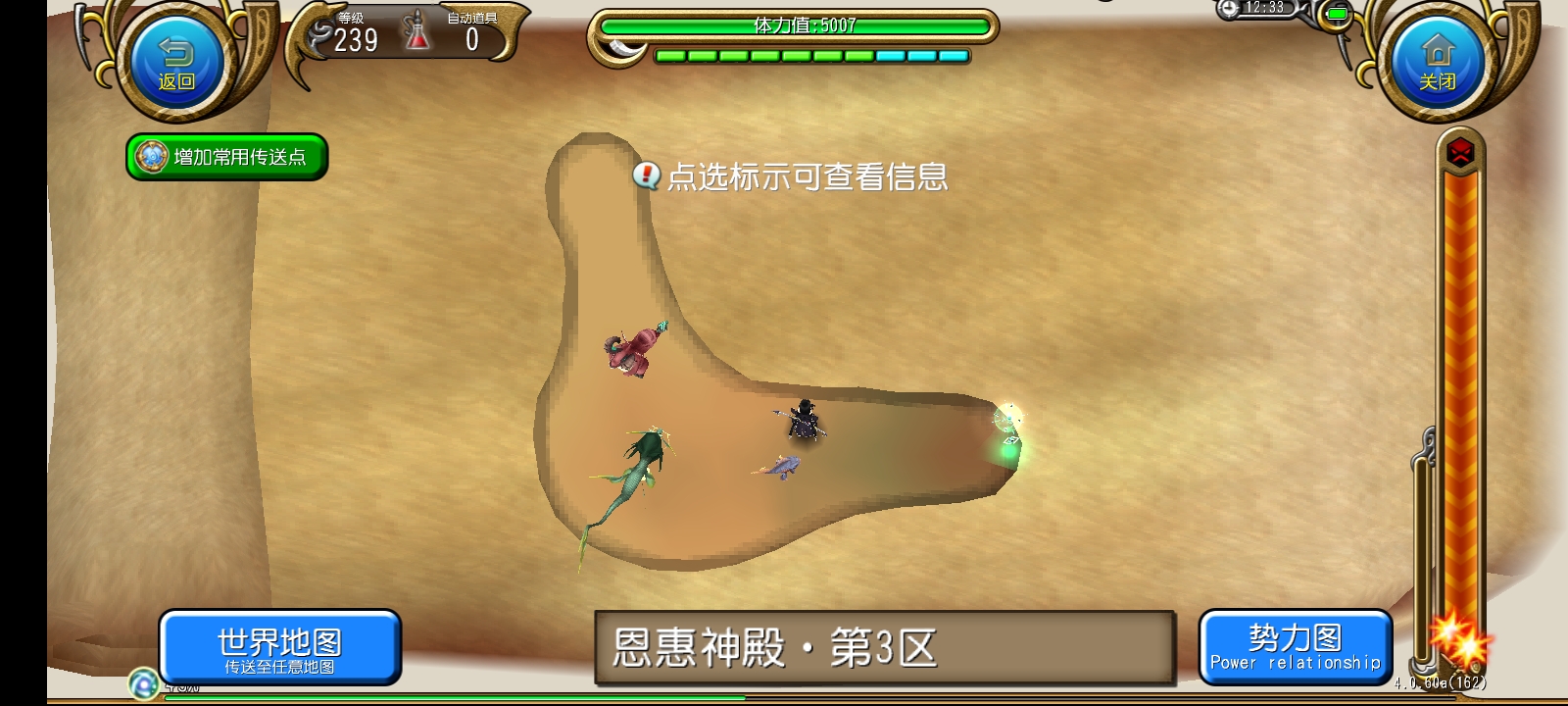The image size is (1568, 706).
Task: Click the red gem atop the orange gauge
Action: pos(1459,153)
